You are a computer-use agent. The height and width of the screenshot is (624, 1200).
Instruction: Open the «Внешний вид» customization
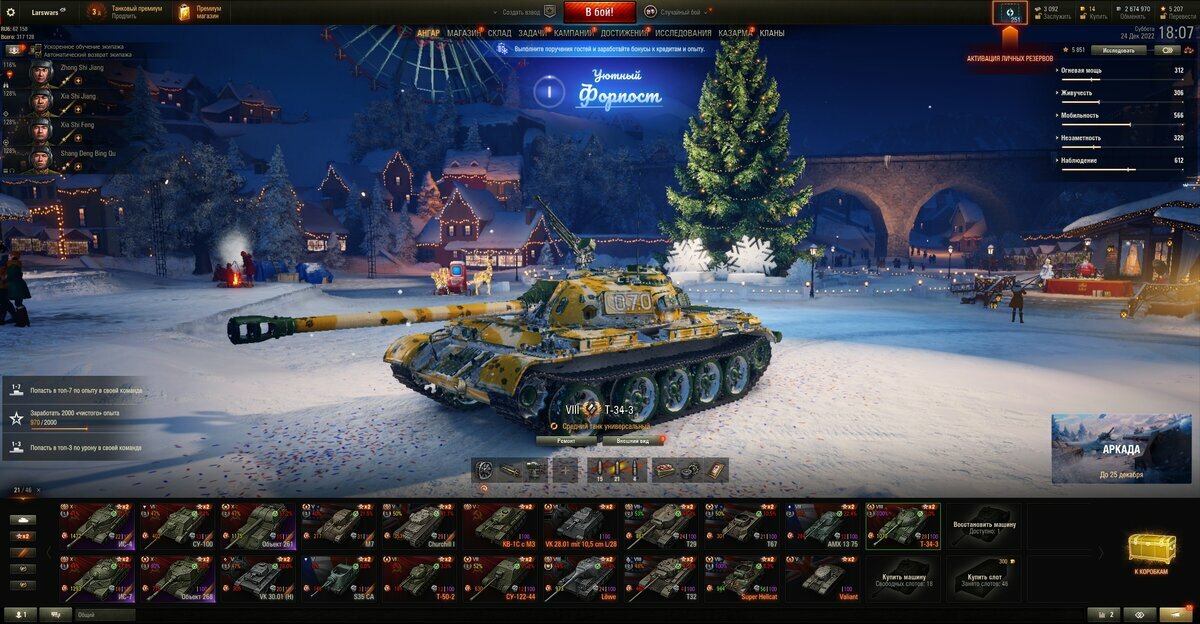pyautogui.click(x=632, y=440)
